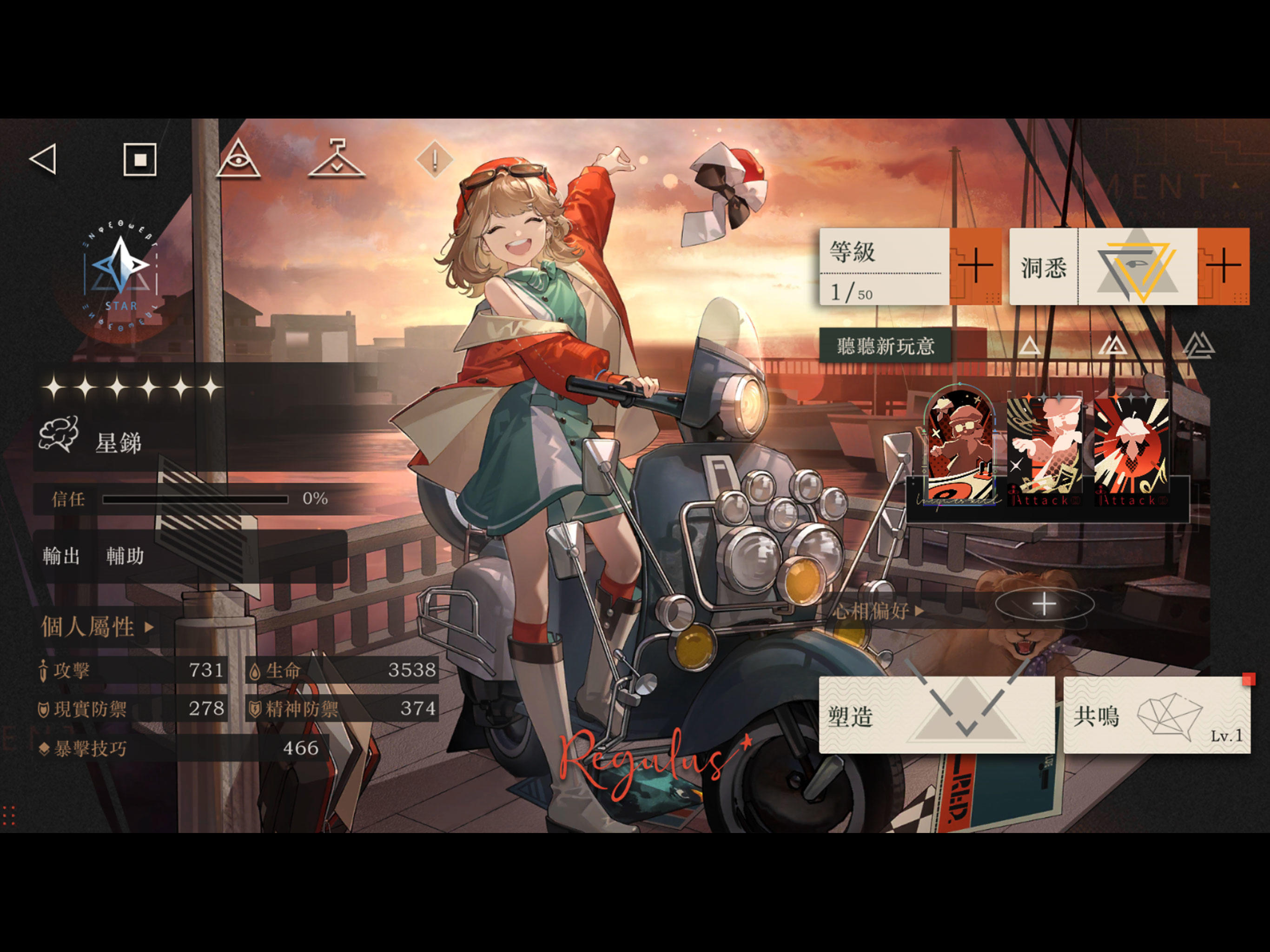Switch to the 輔助 role tab
Screen dimensions: 1270x952
tap(125, 555)
